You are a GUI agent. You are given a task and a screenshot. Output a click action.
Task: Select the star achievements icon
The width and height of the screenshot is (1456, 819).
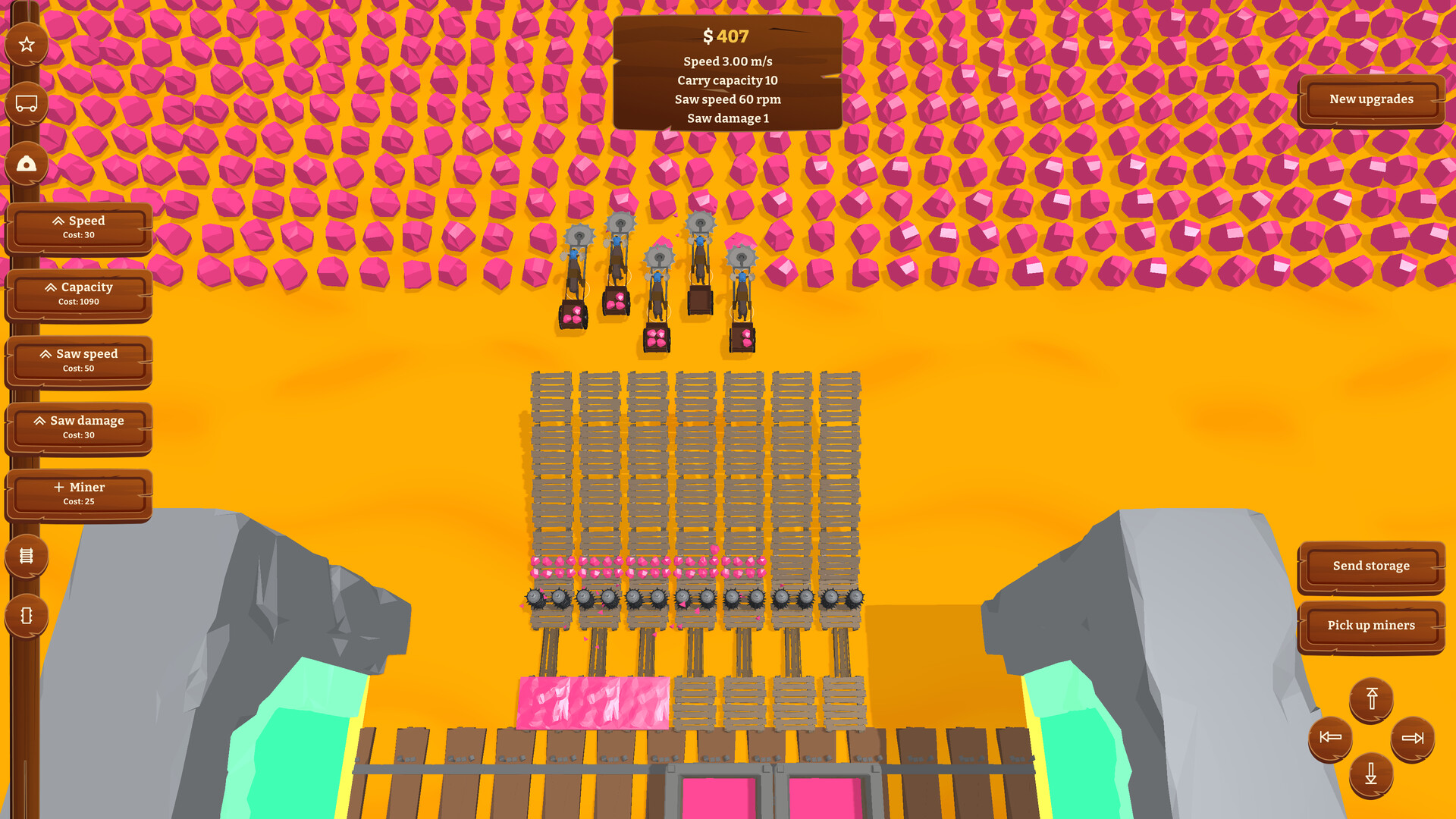27,43
